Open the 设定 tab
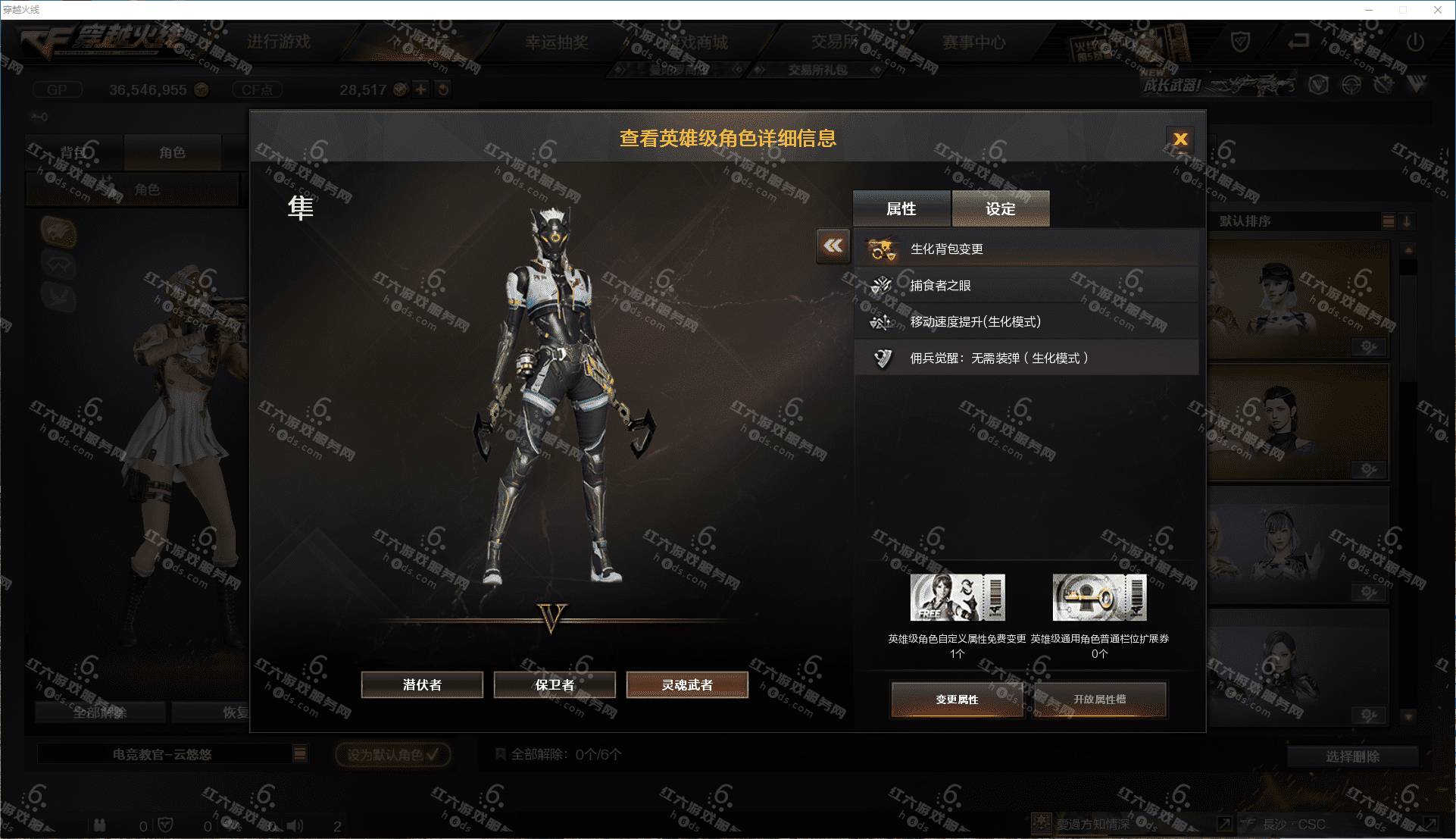Viewport: 1456px width, 839px height. [1000, 208]
